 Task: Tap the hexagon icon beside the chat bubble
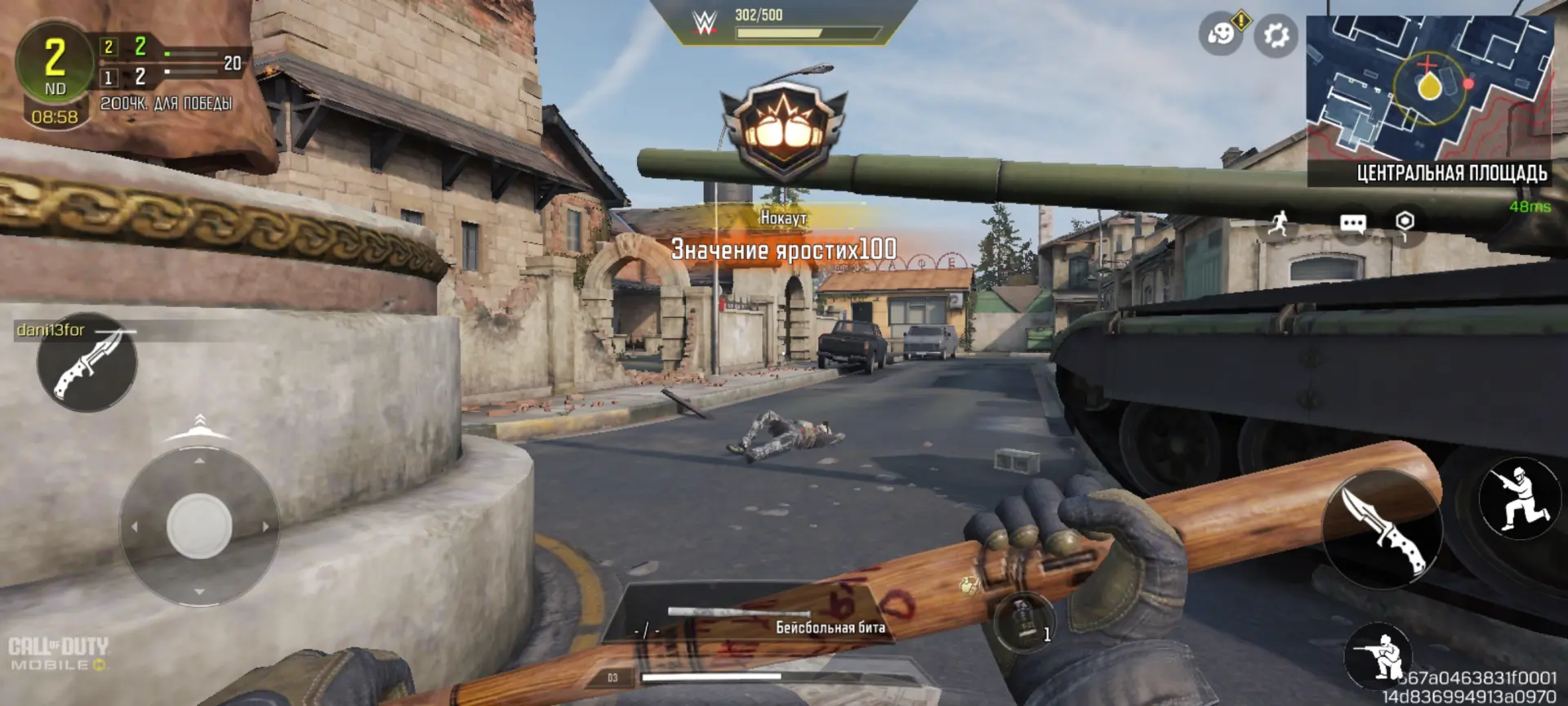[x=1405, y=222]
